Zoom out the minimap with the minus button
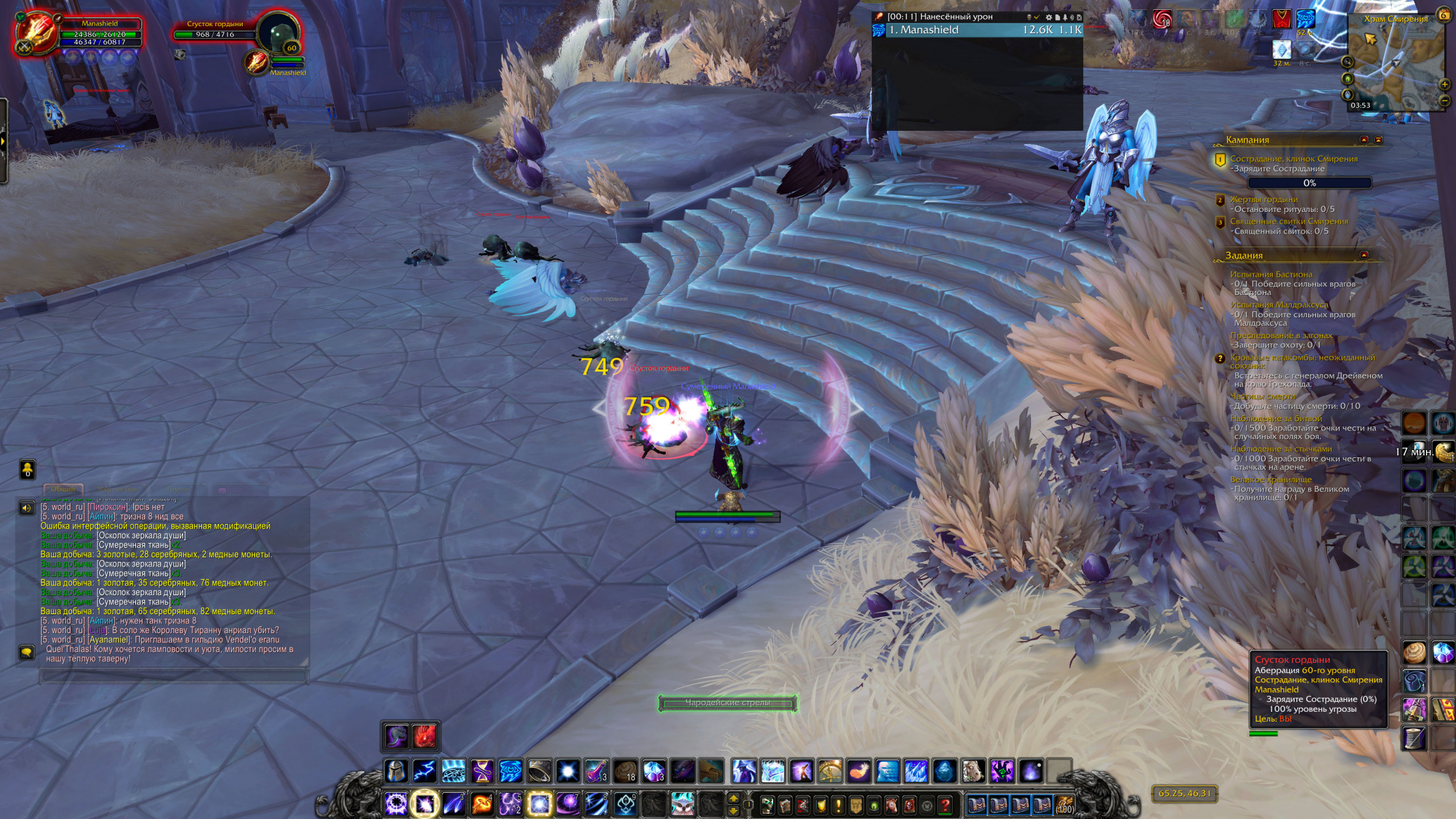Image resolution: width=1456 pixels, height=819 pixels. tap(1445, 100)
